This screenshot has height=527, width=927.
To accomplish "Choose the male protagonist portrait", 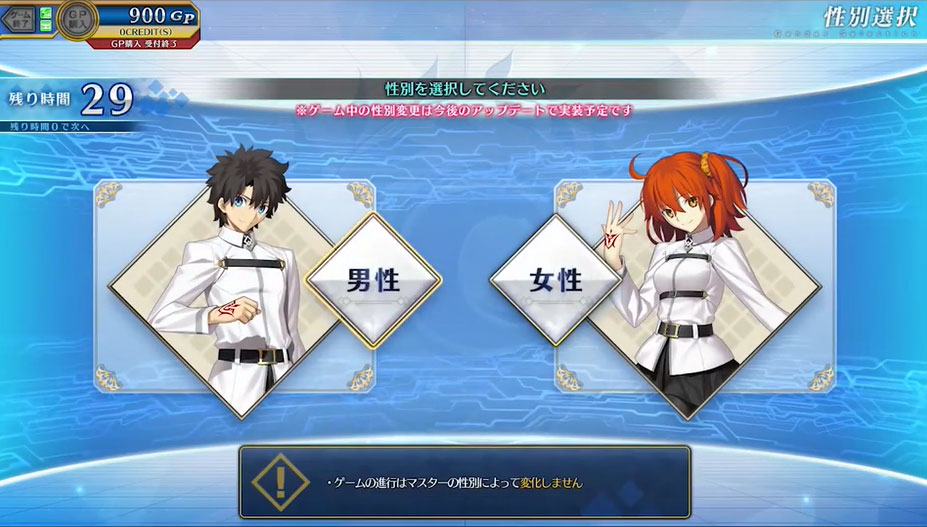I will (x=235, y=280).
